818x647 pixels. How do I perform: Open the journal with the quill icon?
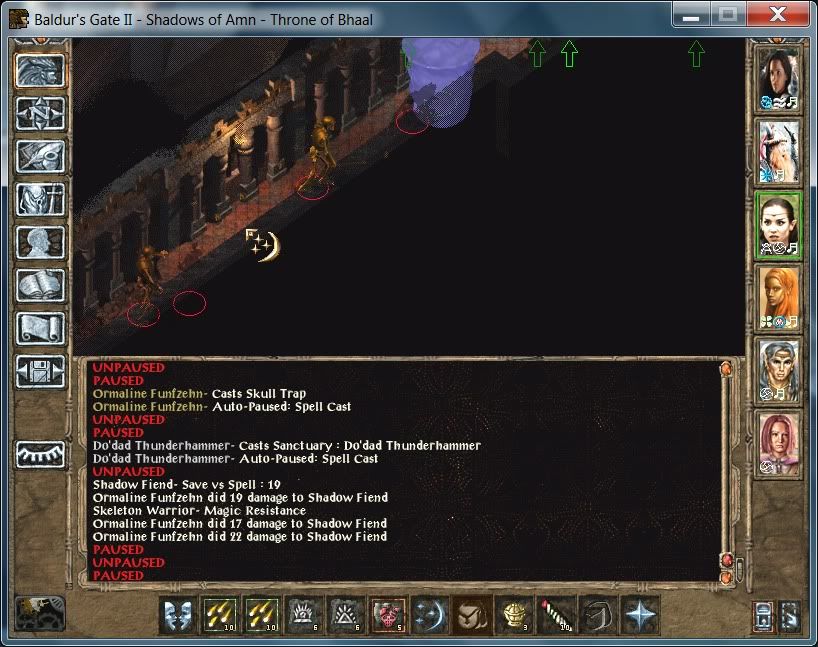[40, 157]
